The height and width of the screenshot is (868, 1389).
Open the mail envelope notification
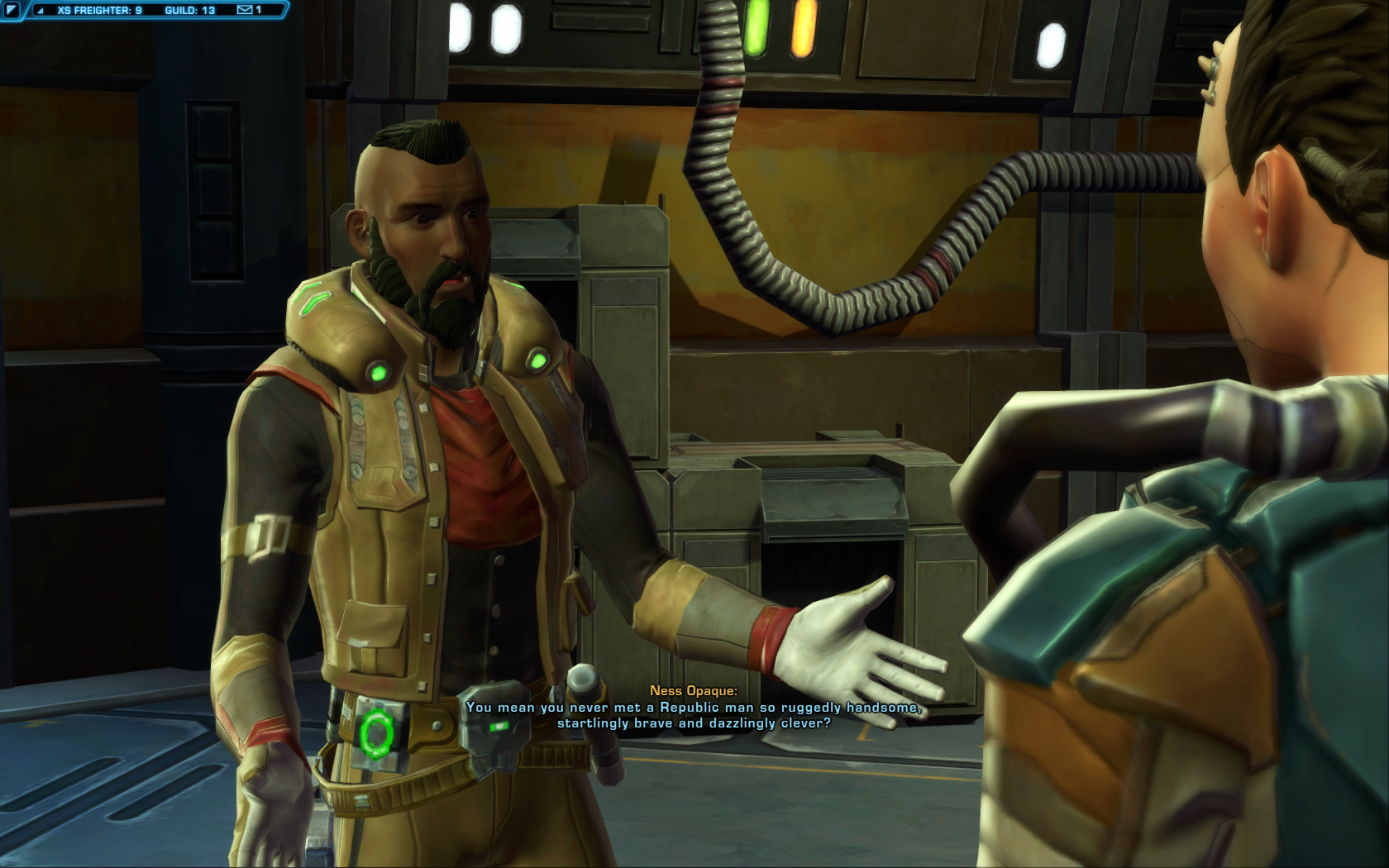245,10
